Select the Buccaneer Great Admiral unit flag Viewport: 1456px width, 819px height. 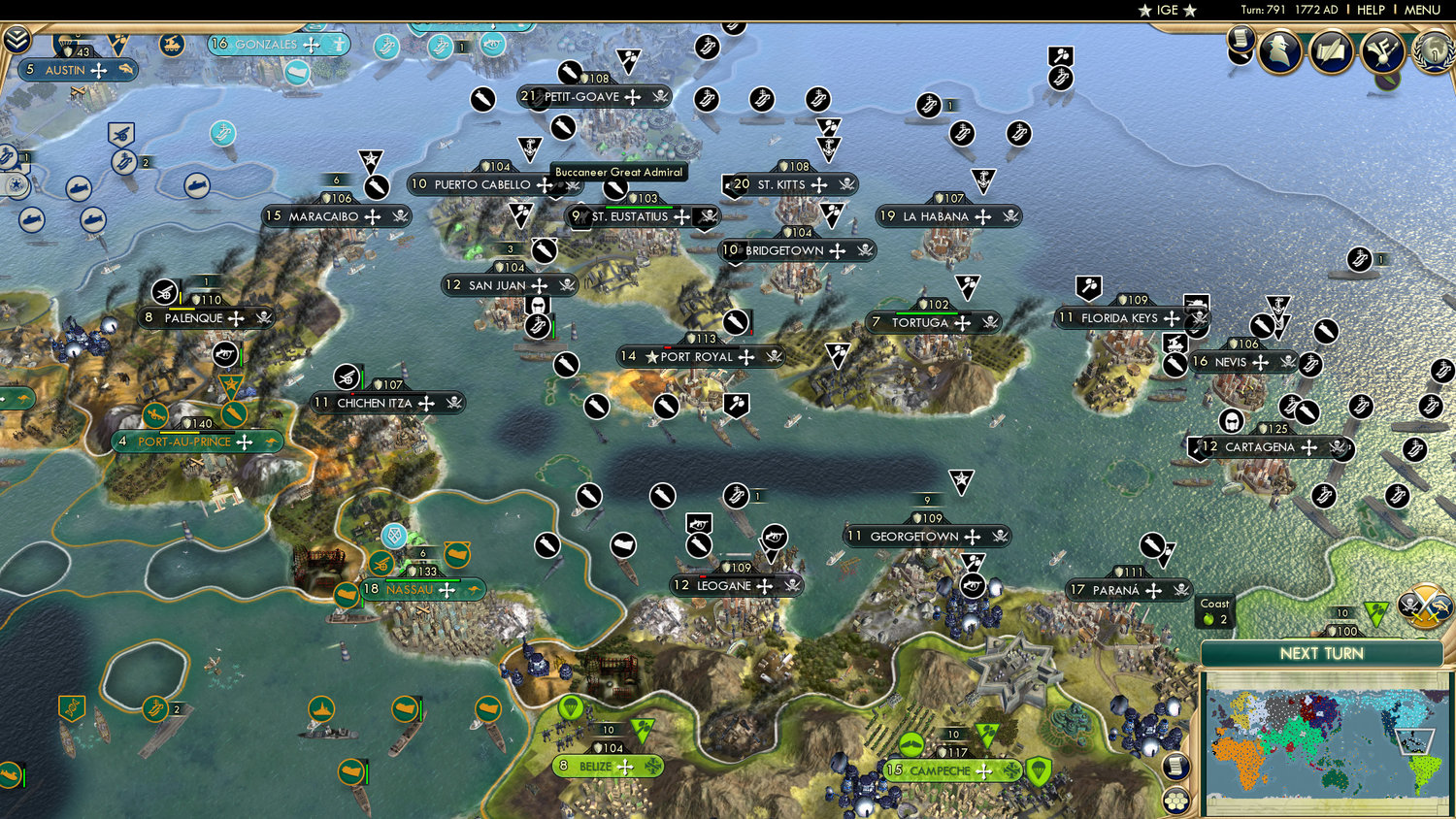coord(615,190)
